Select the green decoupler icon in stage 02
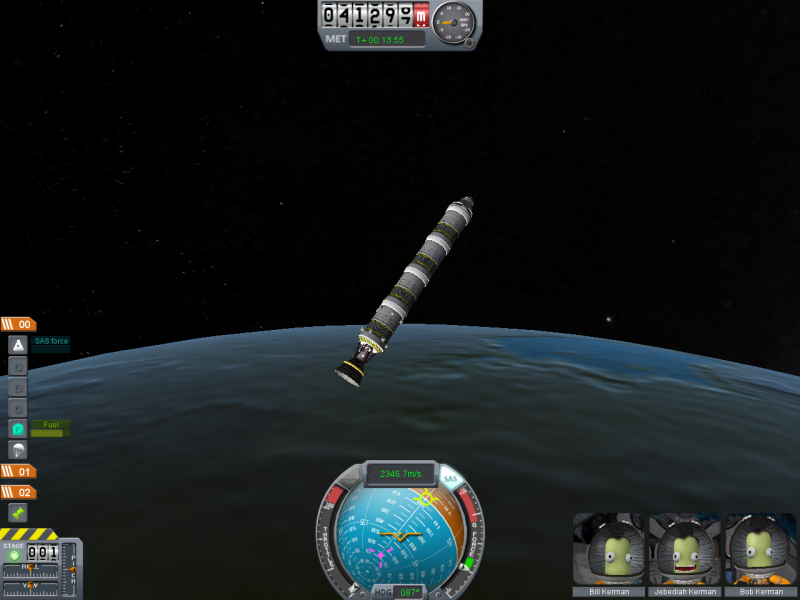The height and width of the screenshot is (600, 800). (x=18, y=512)
